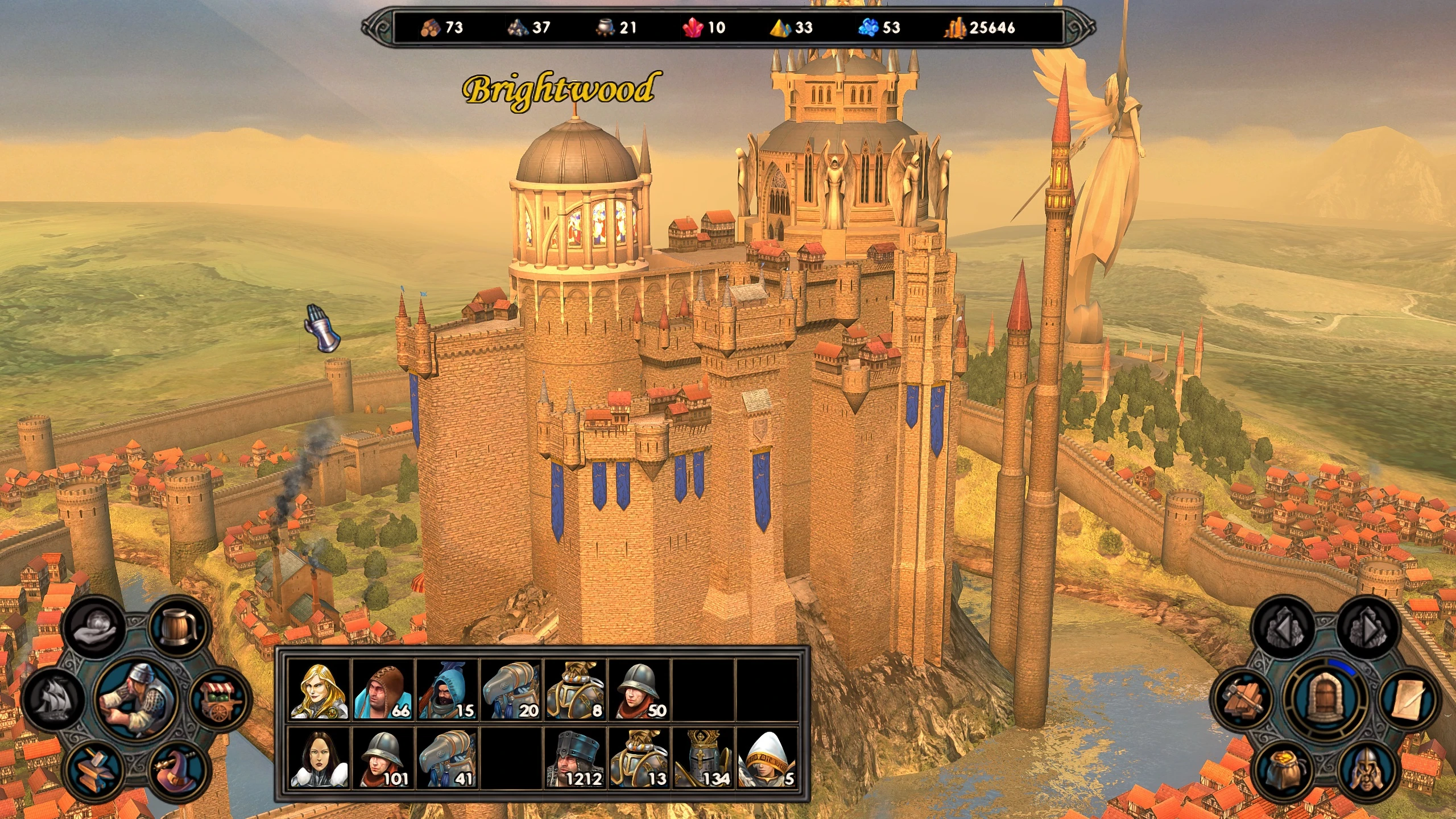Click the sack of gold icon
This screenshot has width=1456, height=819.
pos(1283,770)
